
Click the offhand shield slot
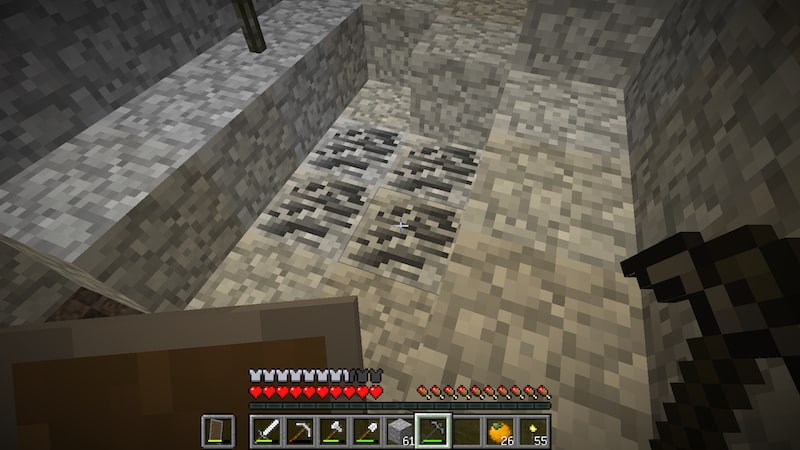coord(219,431)
